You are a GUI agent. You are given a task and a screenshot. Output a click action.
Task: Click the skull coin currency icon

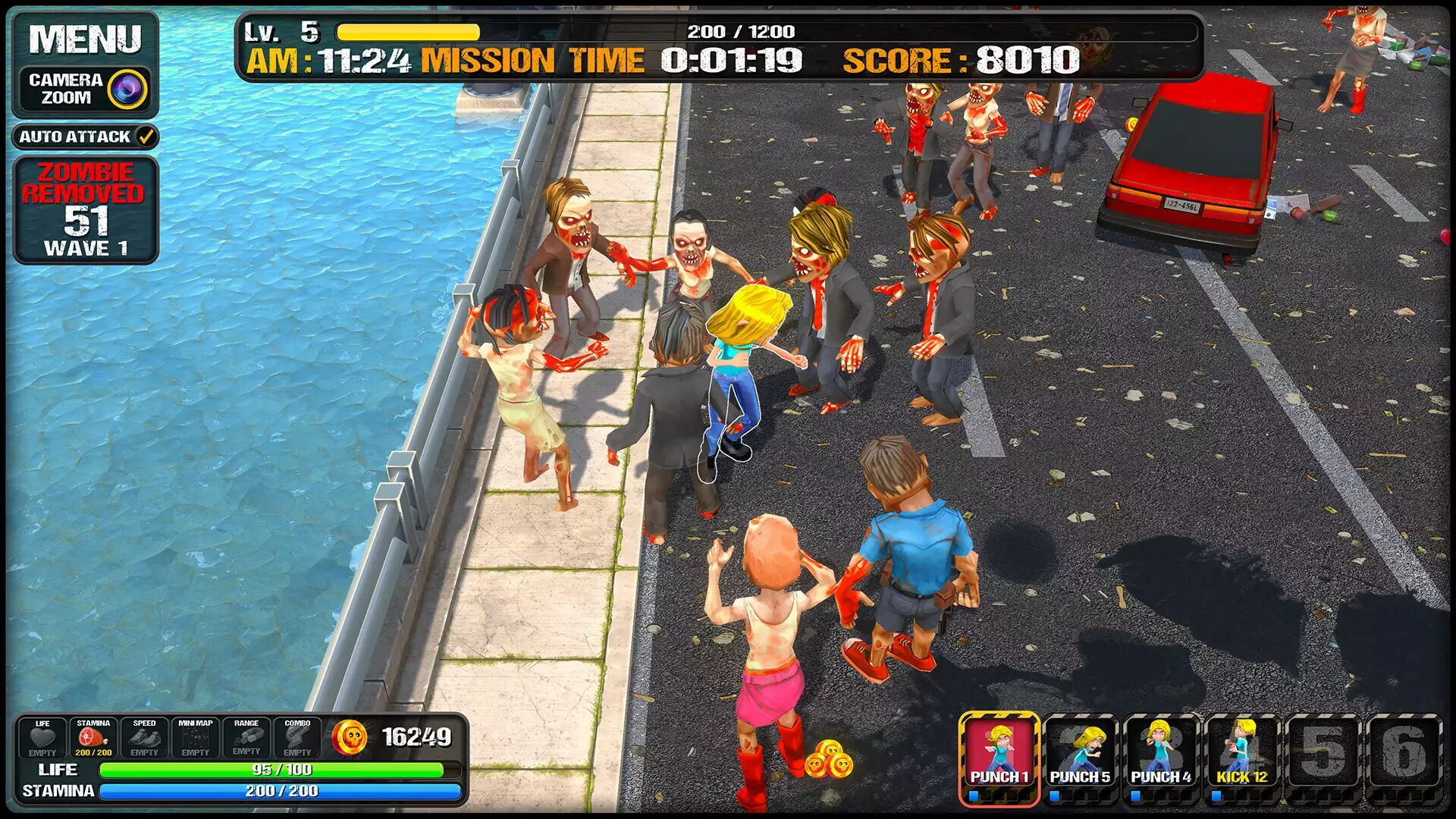350,737
